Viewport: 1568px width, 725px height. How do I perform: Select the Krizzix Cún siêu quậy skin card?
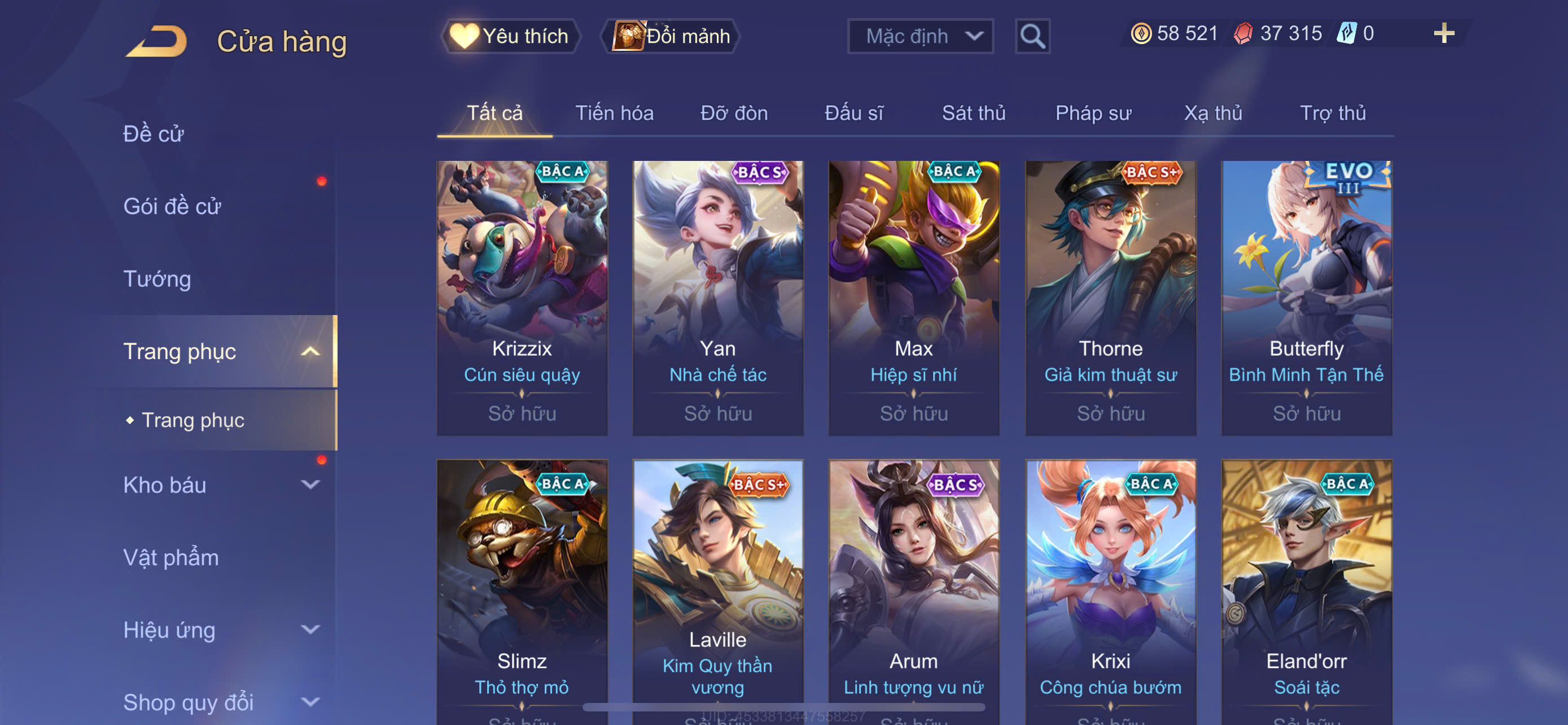click(x=522, y=297)
